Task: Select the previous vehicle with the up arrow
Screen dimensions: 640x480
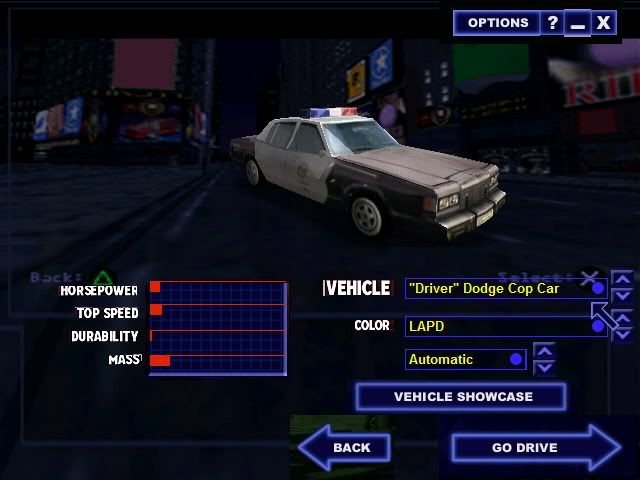Action: 622,279
